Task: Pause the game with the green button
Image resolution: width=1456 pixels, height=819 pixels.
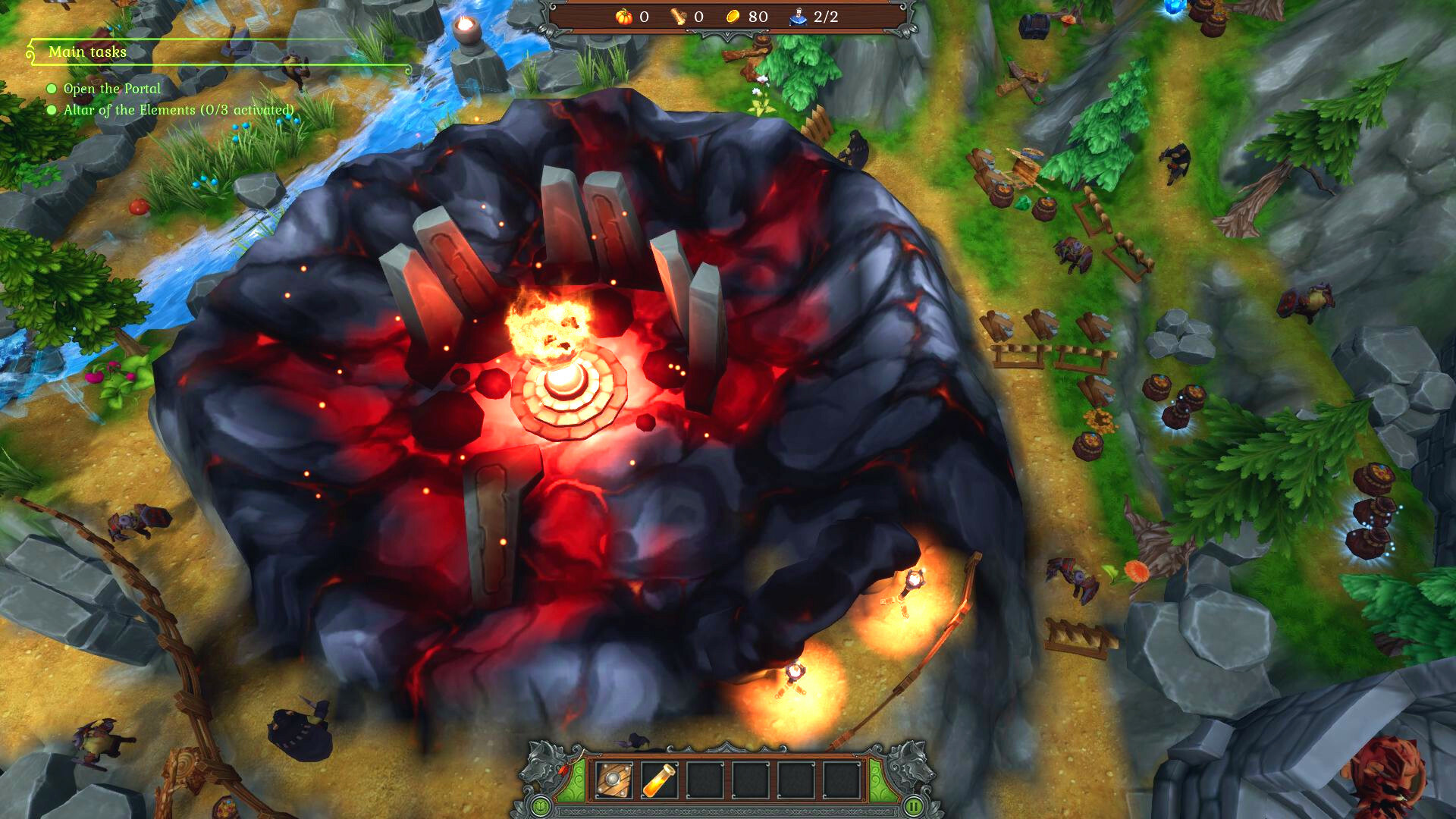Action: click(x=915, y=806)
